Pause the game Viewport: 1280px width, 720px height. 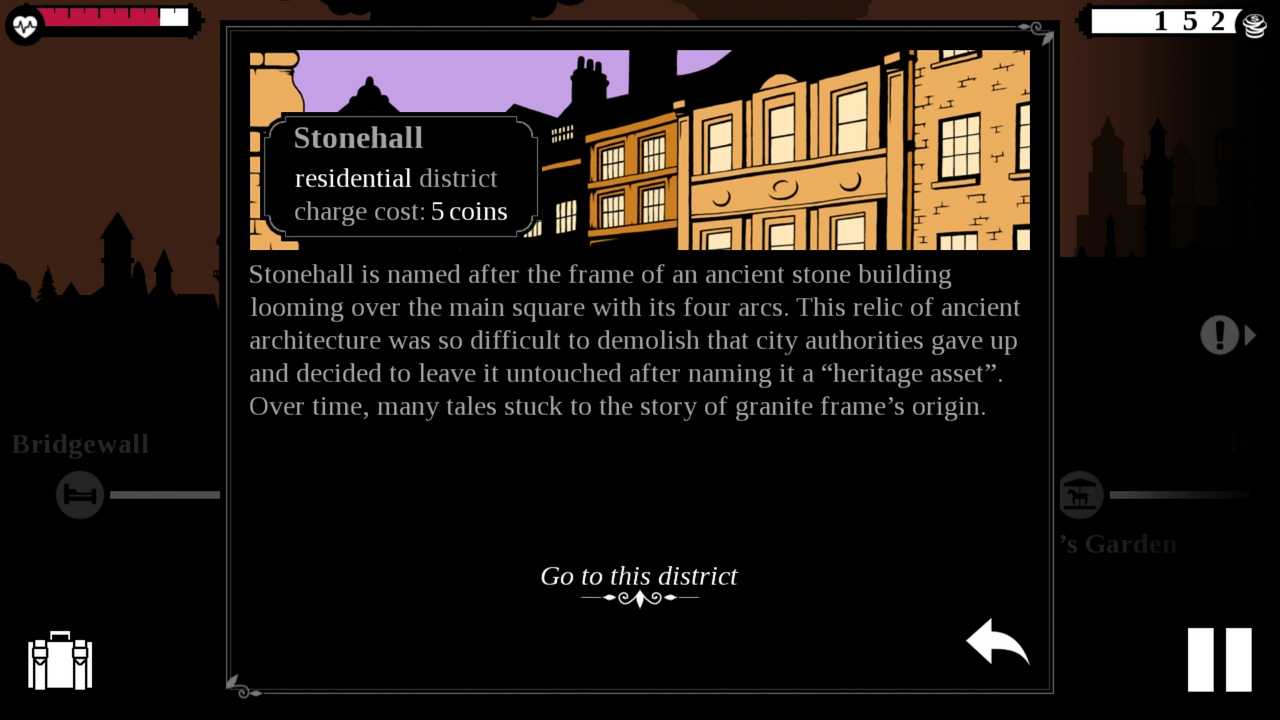1219,660
